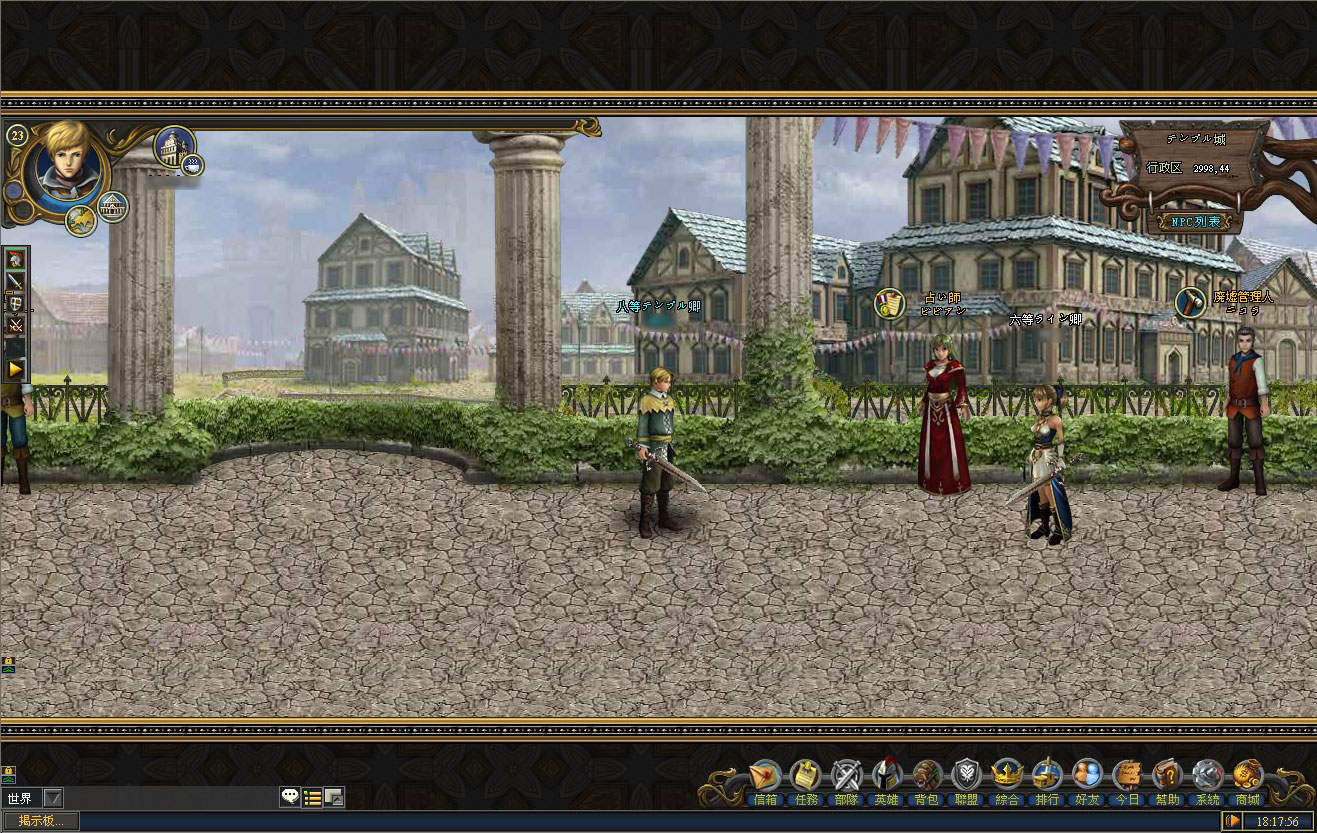This screenshot has width=1317, height=833.
Task: Open the 掲示板 bulletin board button
Action: coord(40,821)
